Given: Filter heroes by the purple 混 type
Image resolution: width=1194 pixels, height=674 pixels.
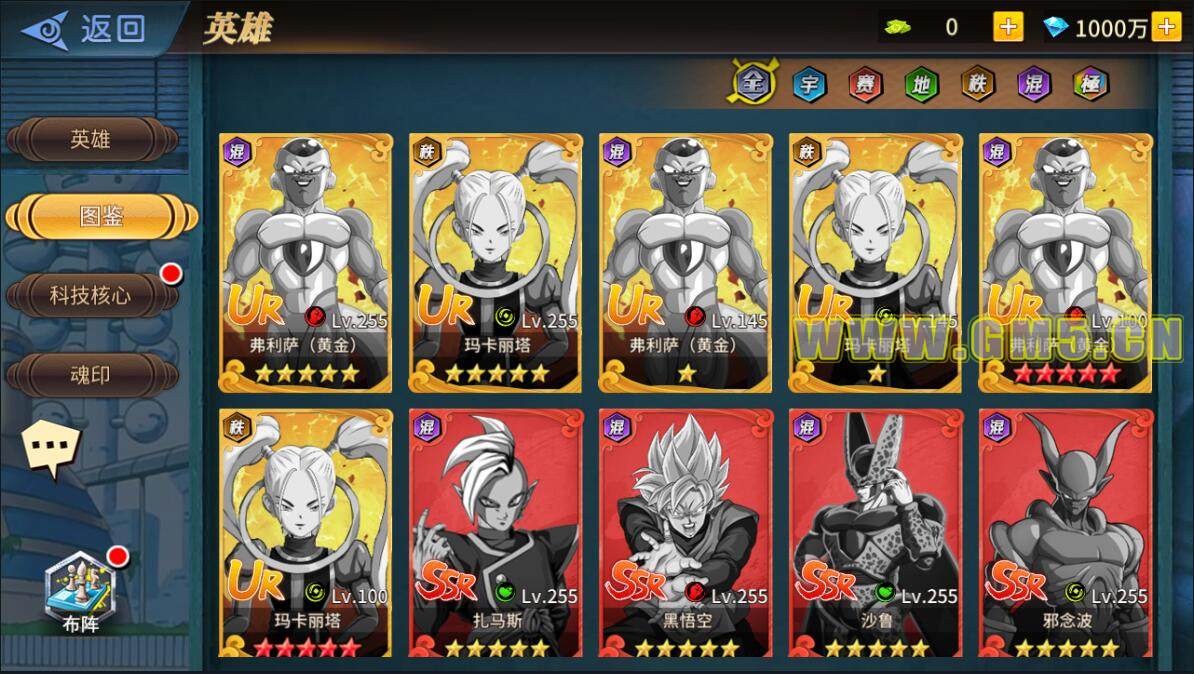Looking at the screenshot, I should point(1034,84).
